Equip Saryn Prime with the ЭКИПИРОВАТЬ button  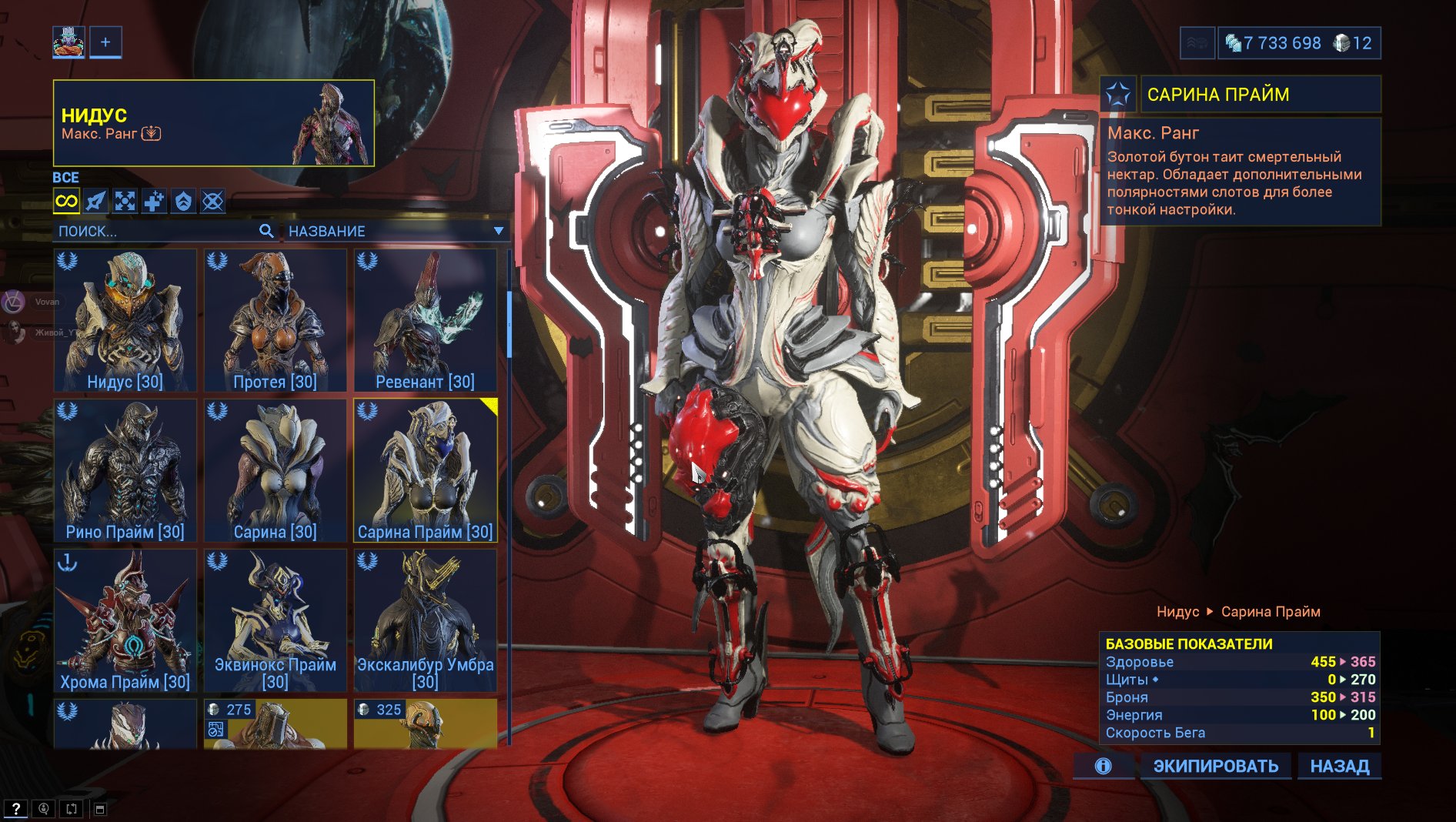(x=1215, y=766)
